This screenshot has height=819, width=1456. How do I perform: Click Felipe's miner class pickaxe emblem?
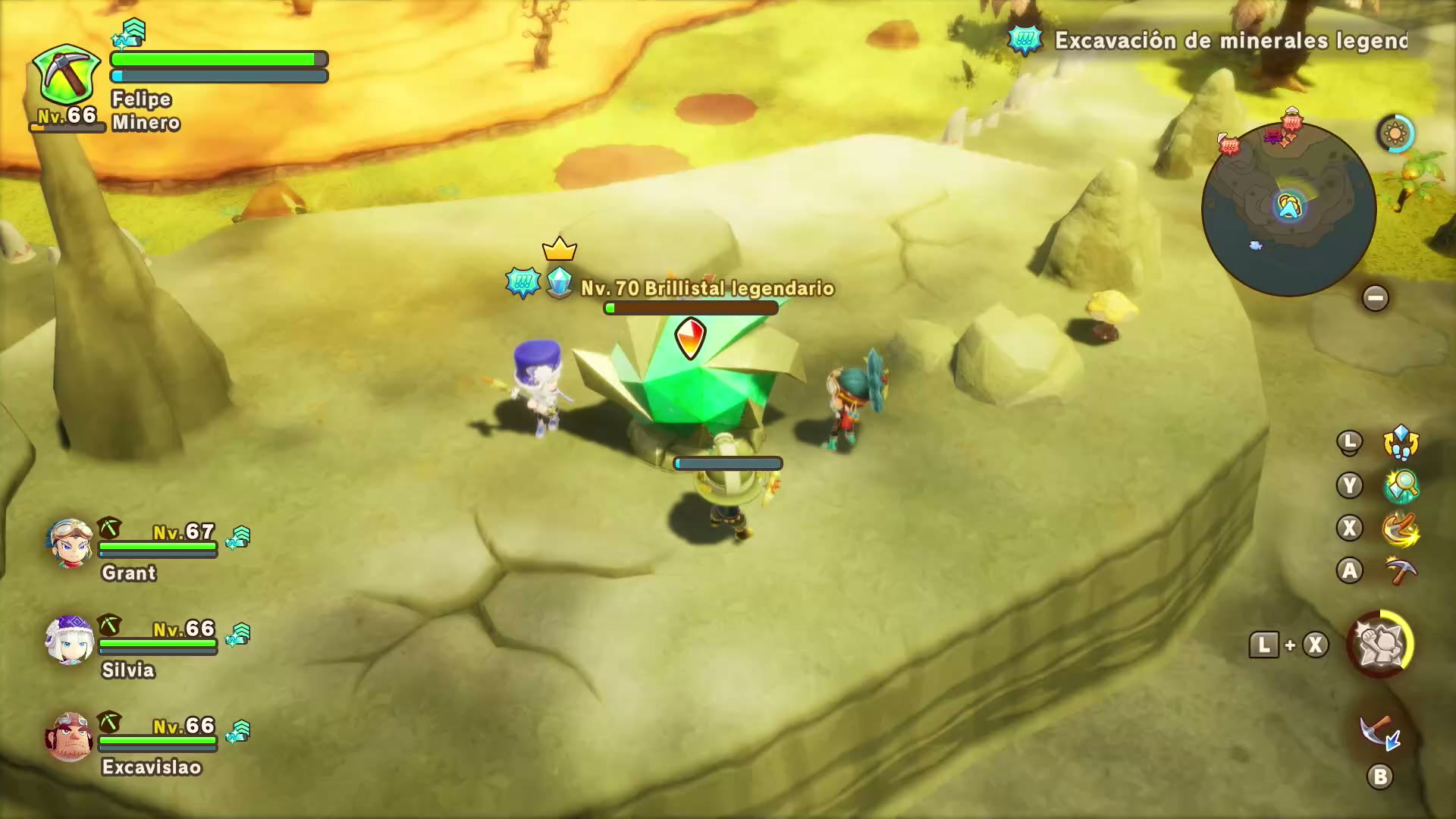(67, 76)
